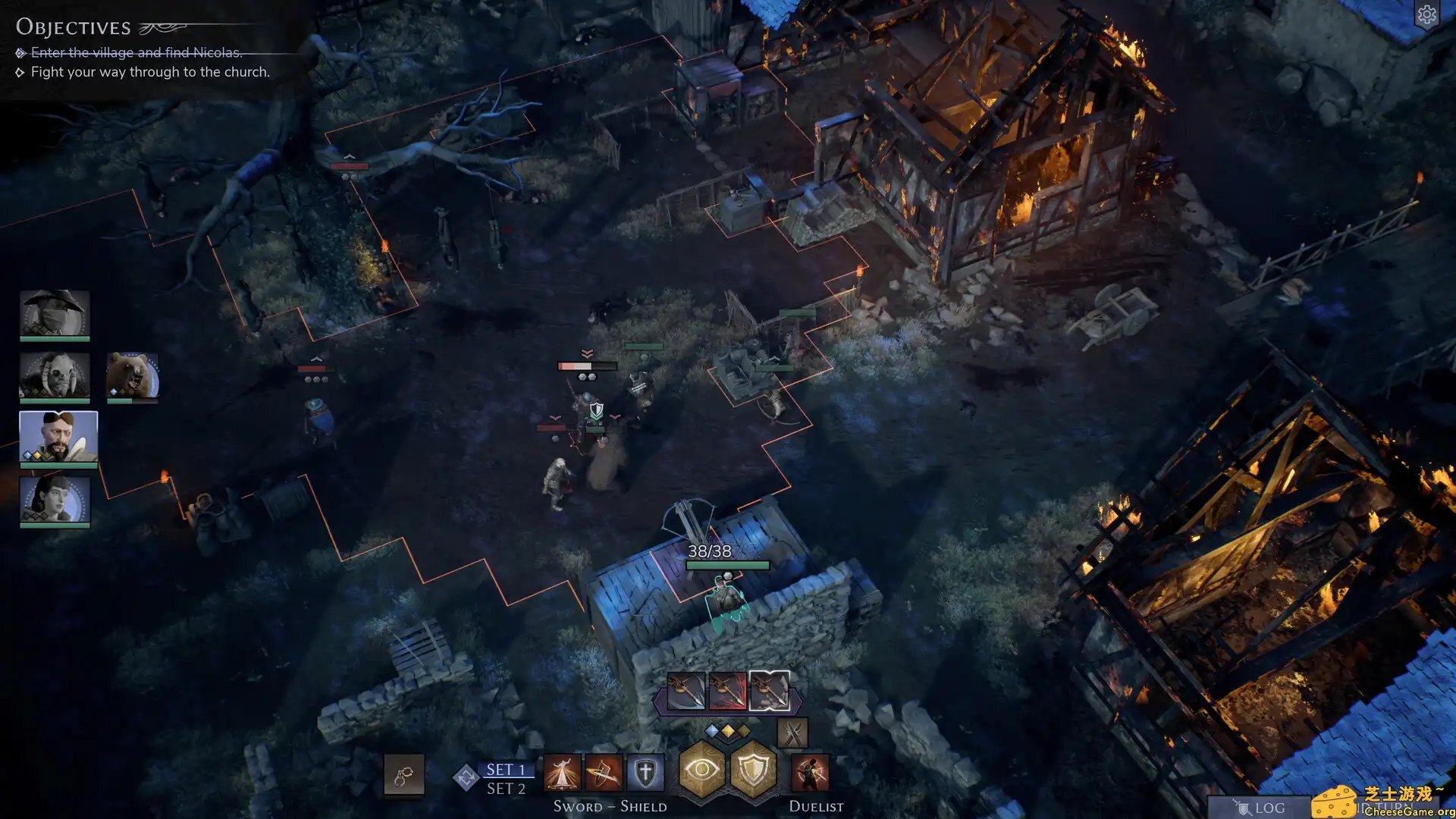
Task: Swap weapon sets with the arrows icon
Action: click(x=466, y=777)
